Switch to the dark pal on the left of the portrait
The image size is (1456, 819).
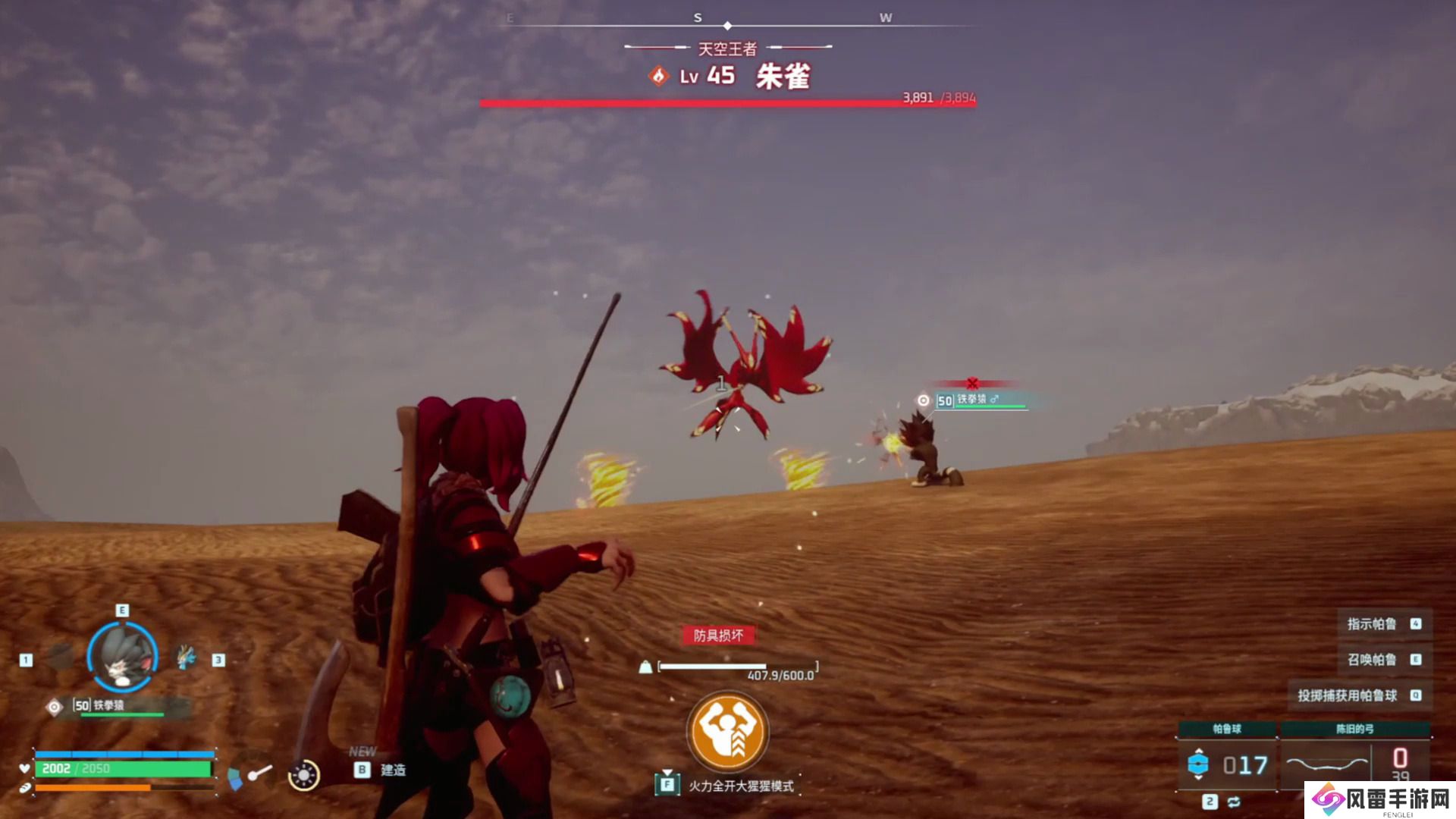[x=61, y=657]
